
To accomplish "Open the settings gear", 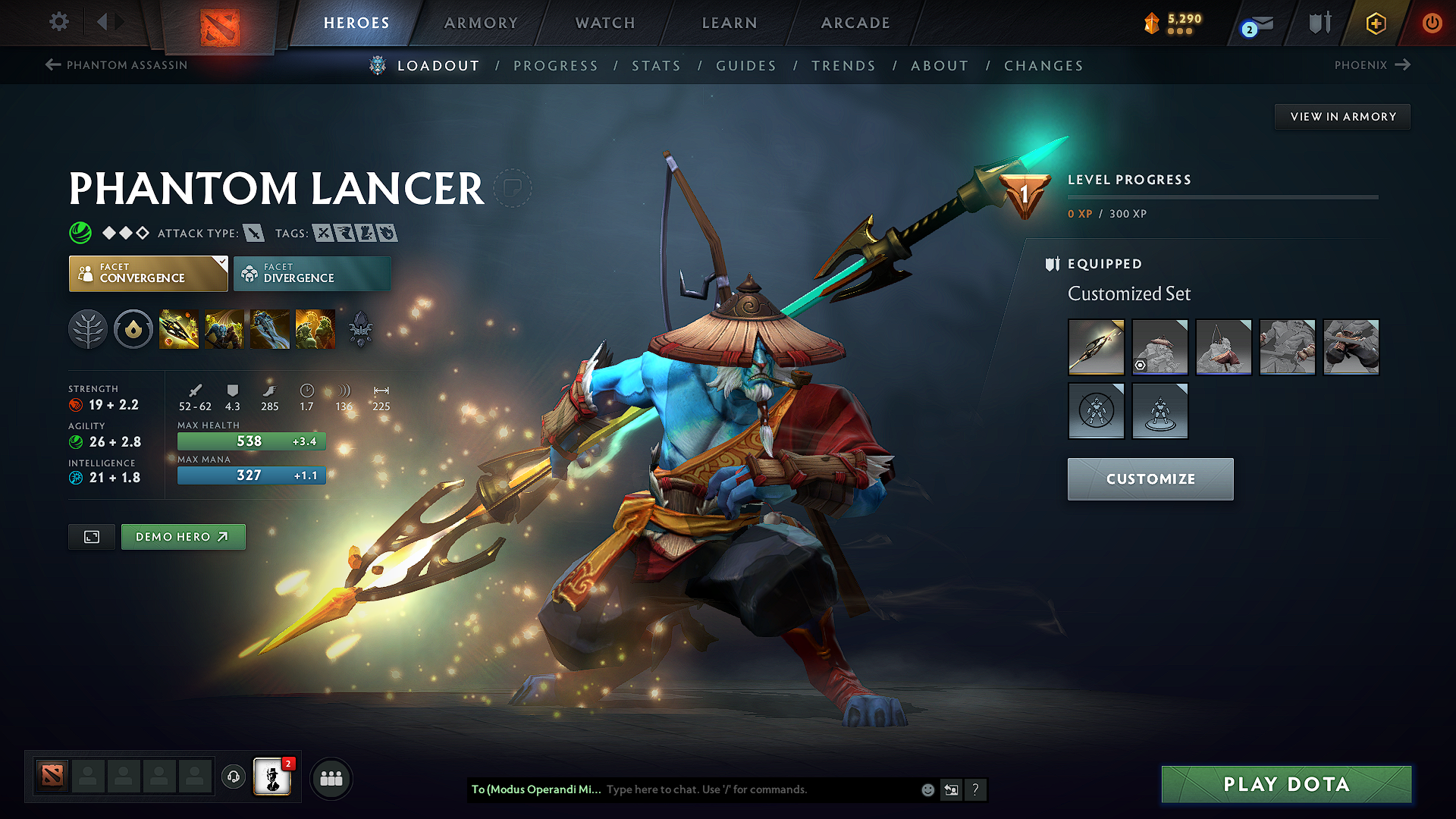I will click(x=58, y=22).
